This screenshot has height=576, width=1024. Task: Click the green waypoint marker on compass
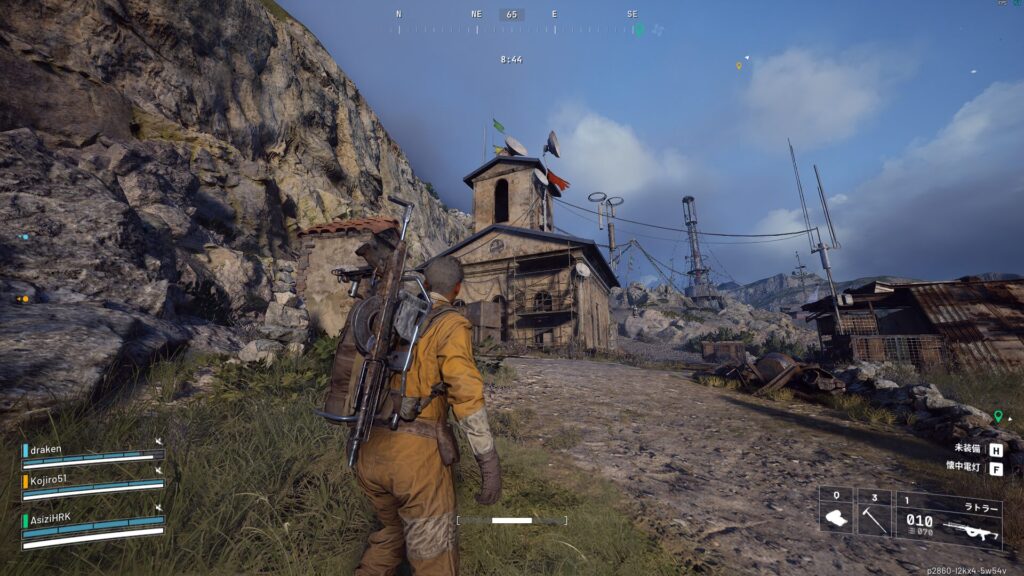point(639,29)
